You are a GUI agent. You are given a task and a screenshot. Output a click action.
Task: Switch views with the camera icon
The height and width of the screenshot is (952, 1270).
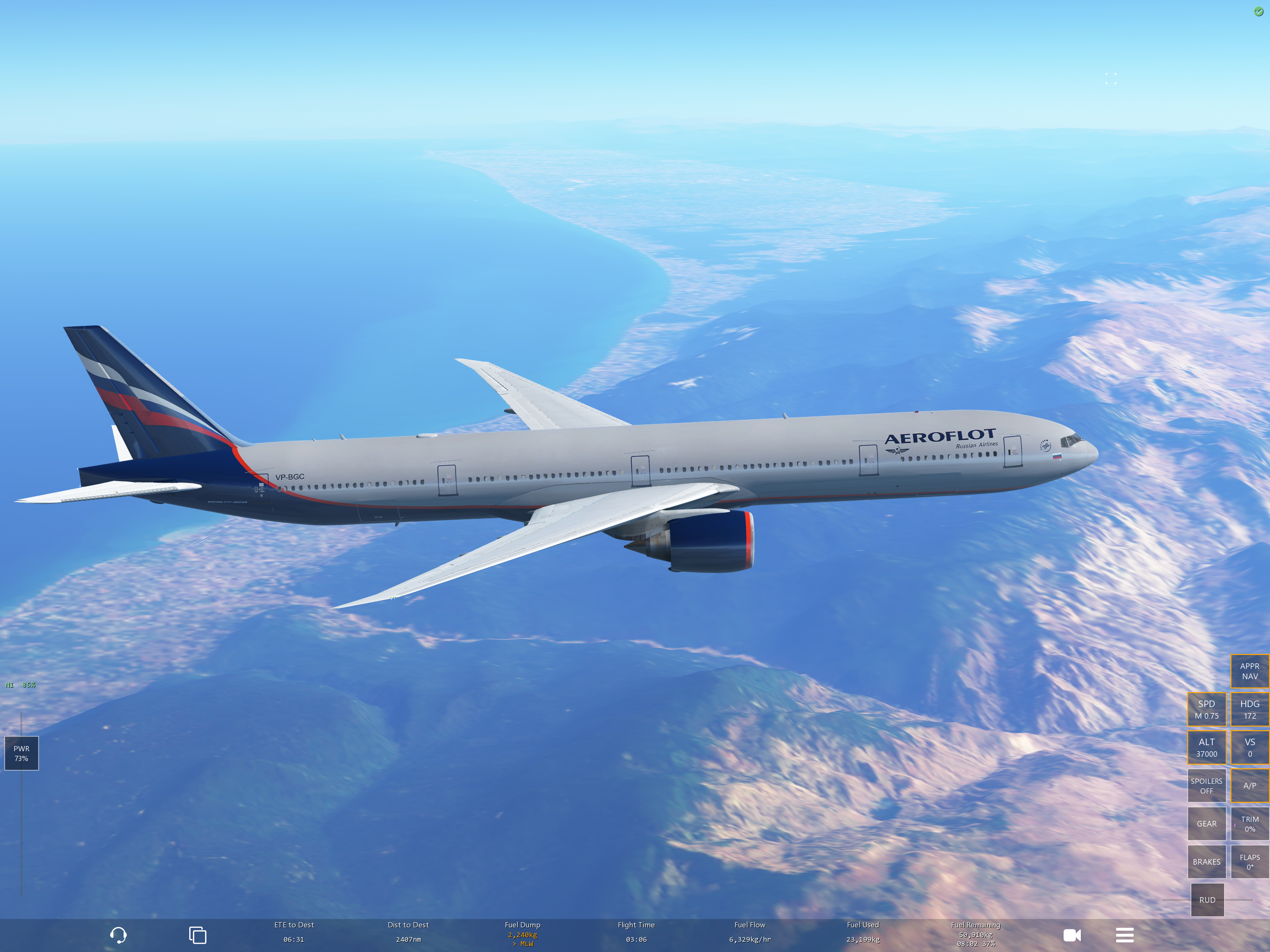click(x=1072, y=935)
